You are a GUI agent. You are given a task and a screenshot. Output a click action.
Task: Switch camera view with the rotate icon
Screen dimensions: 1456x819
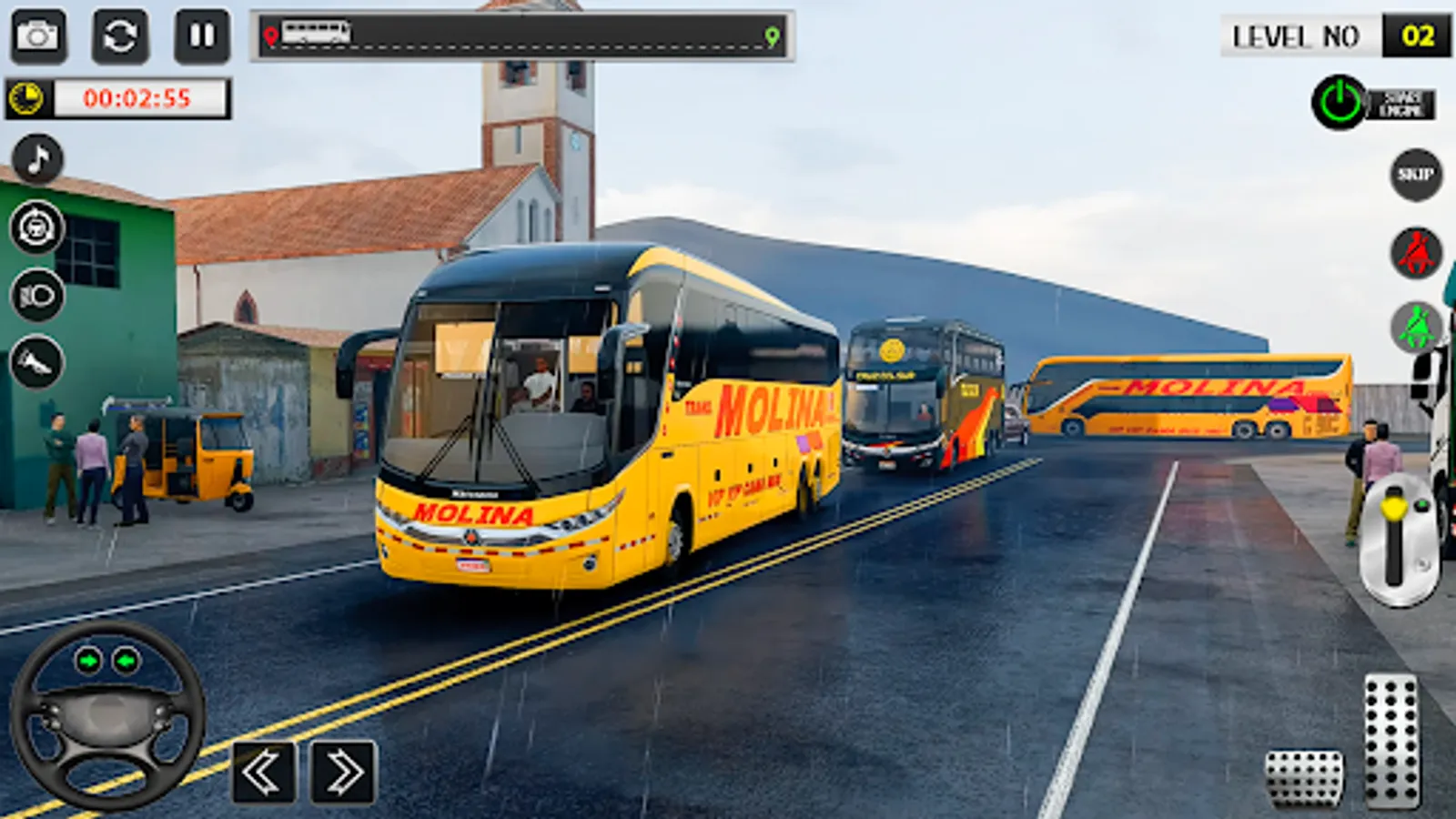(x=123, y=36)
